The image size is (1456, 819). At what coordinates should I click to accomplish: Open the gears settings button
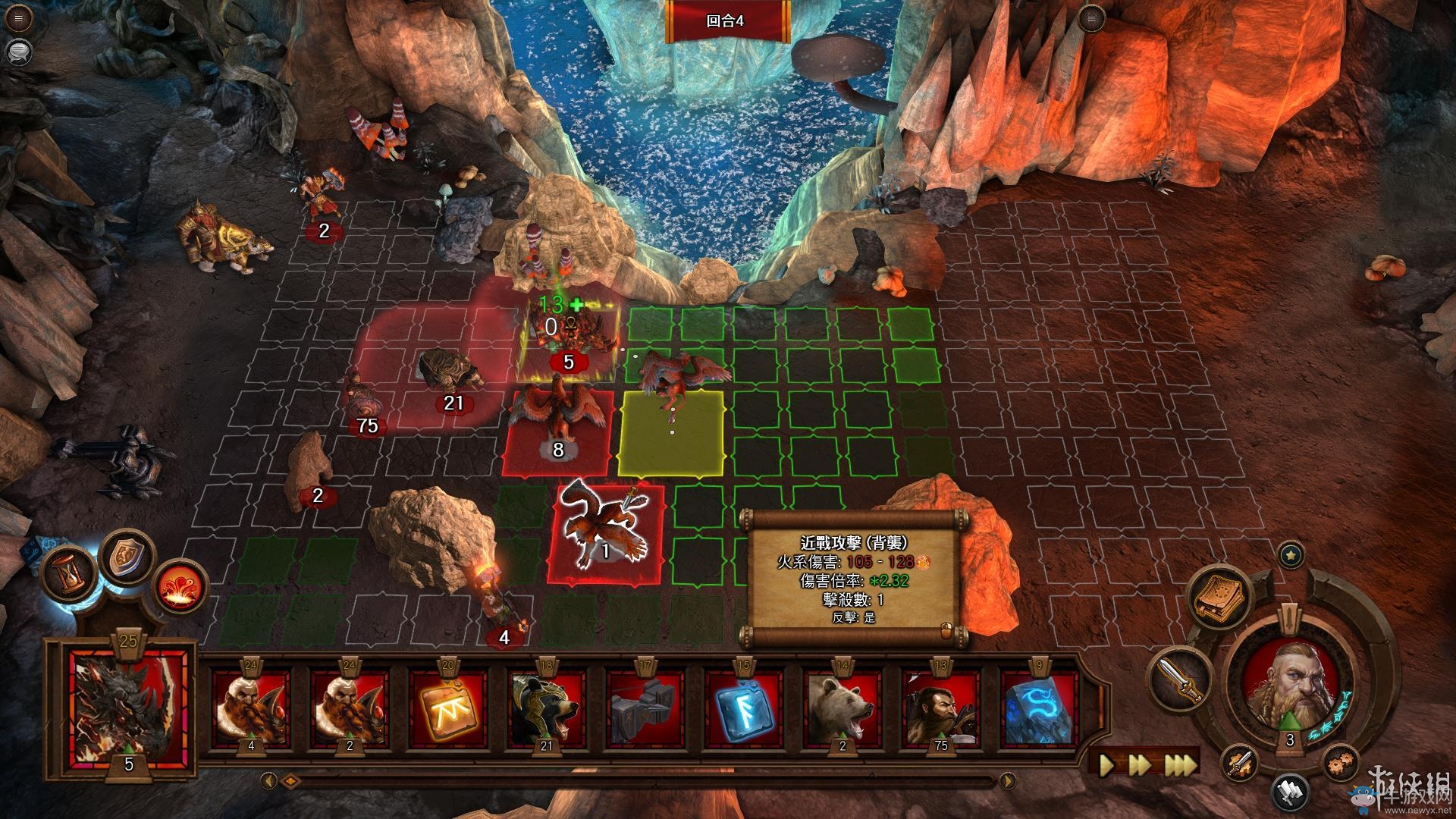tap(1341, 762)
